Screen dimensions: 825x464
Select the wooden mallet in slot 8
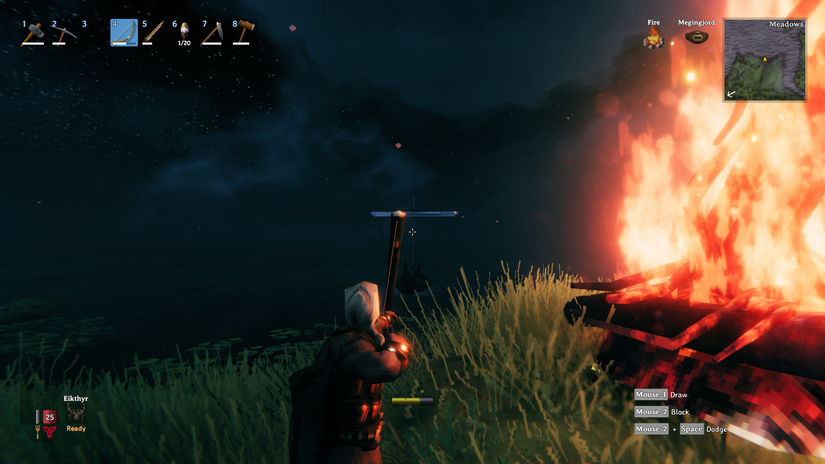pos(243,33)
